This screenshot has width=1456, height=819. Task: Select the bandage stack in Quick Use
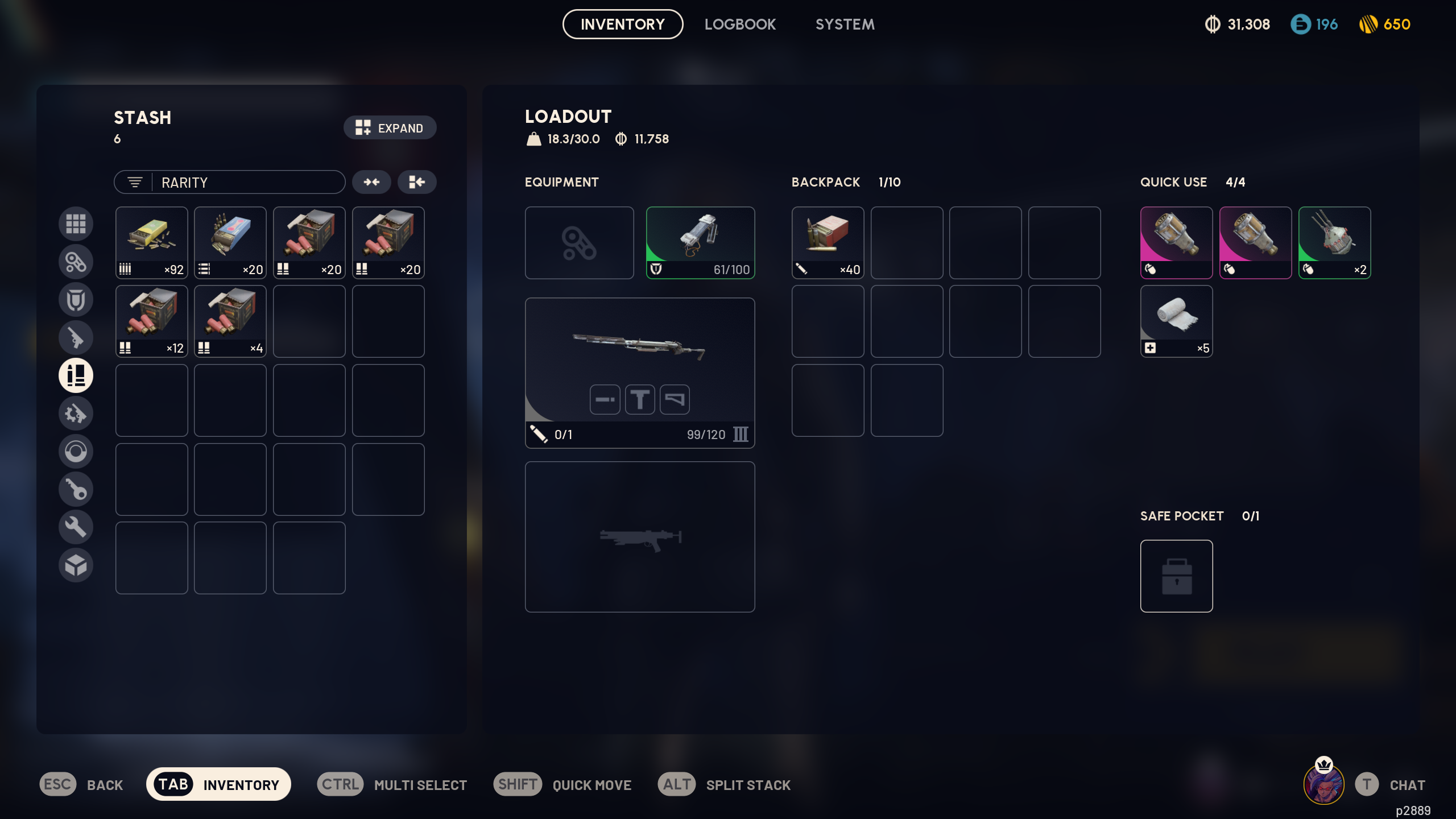click(1176, 321)
